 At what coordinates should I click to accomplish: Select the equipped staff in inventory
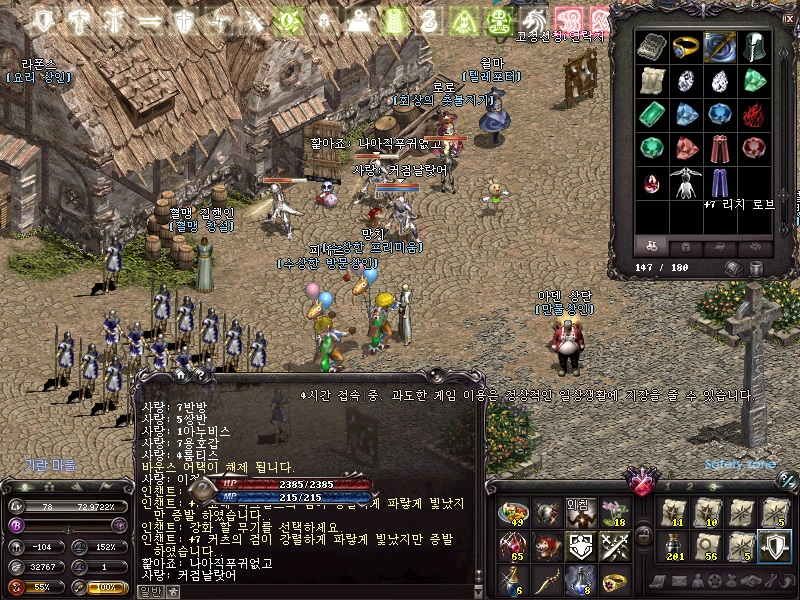(x=719, y=46)
